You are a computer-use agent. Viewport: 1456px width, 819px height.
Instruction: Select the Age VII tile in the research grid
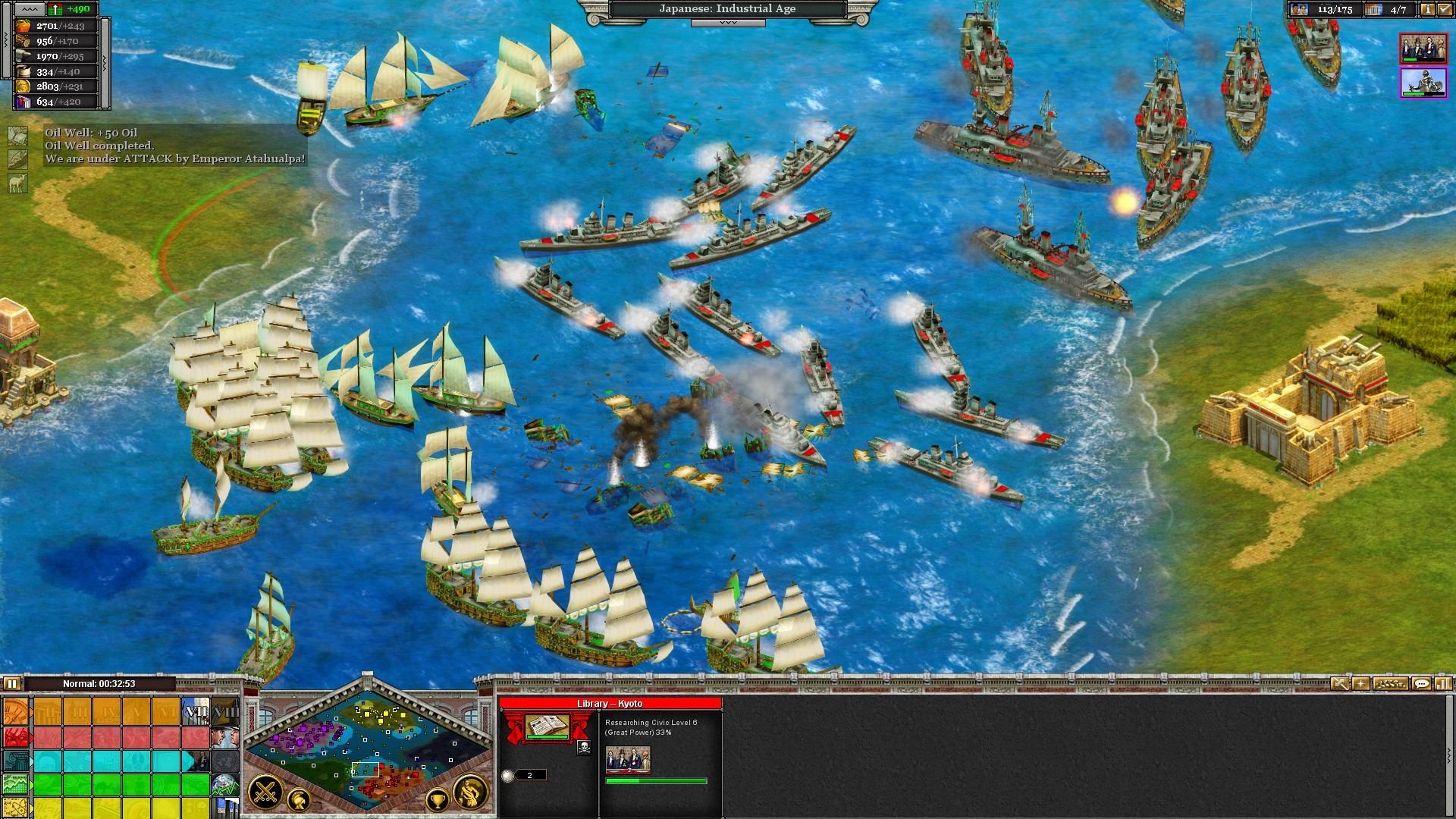coord(195,712)
